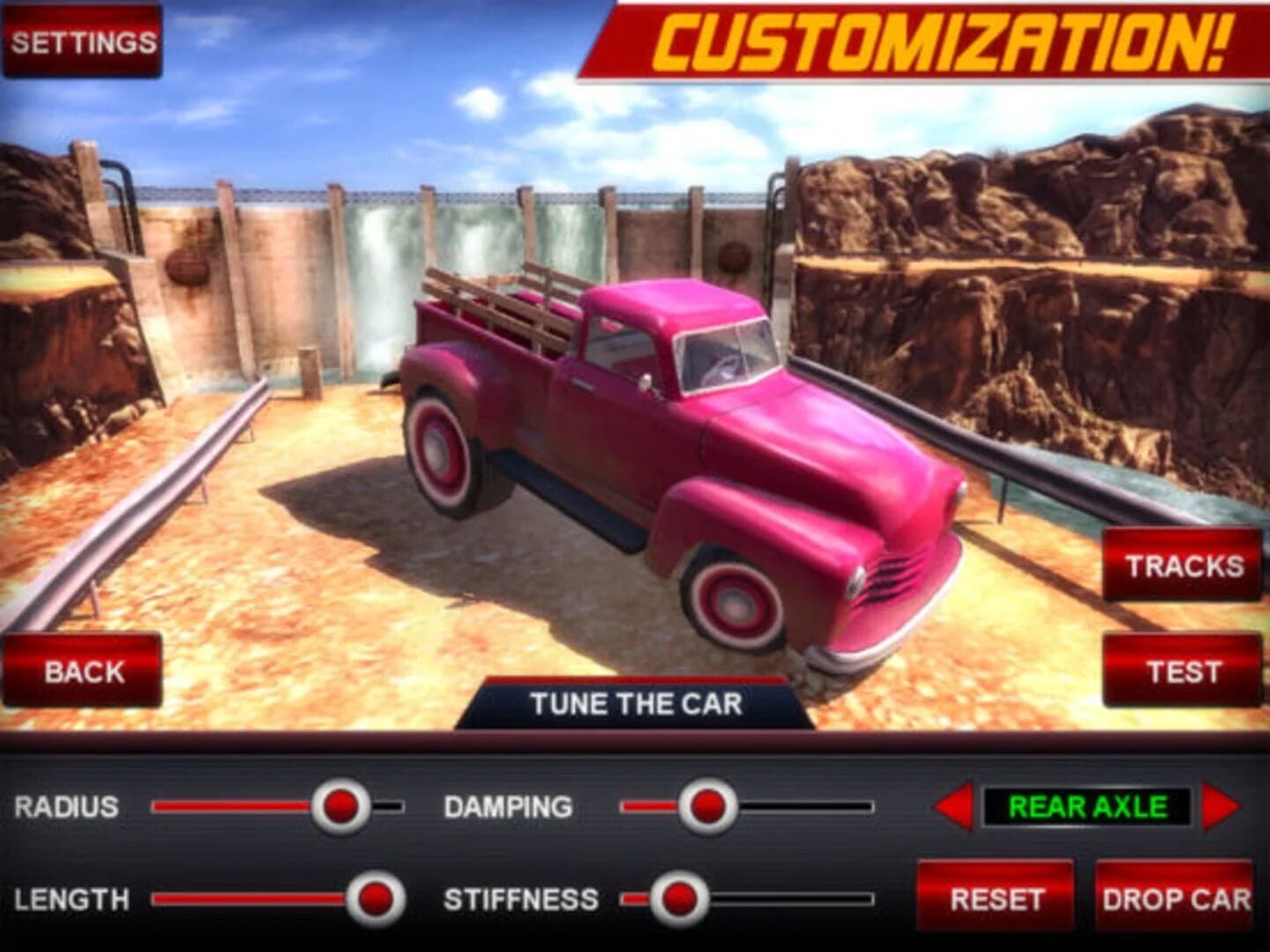Click the DAMPING label
The height and width of the screenshot is (952, 1270).
coord(510,805)
